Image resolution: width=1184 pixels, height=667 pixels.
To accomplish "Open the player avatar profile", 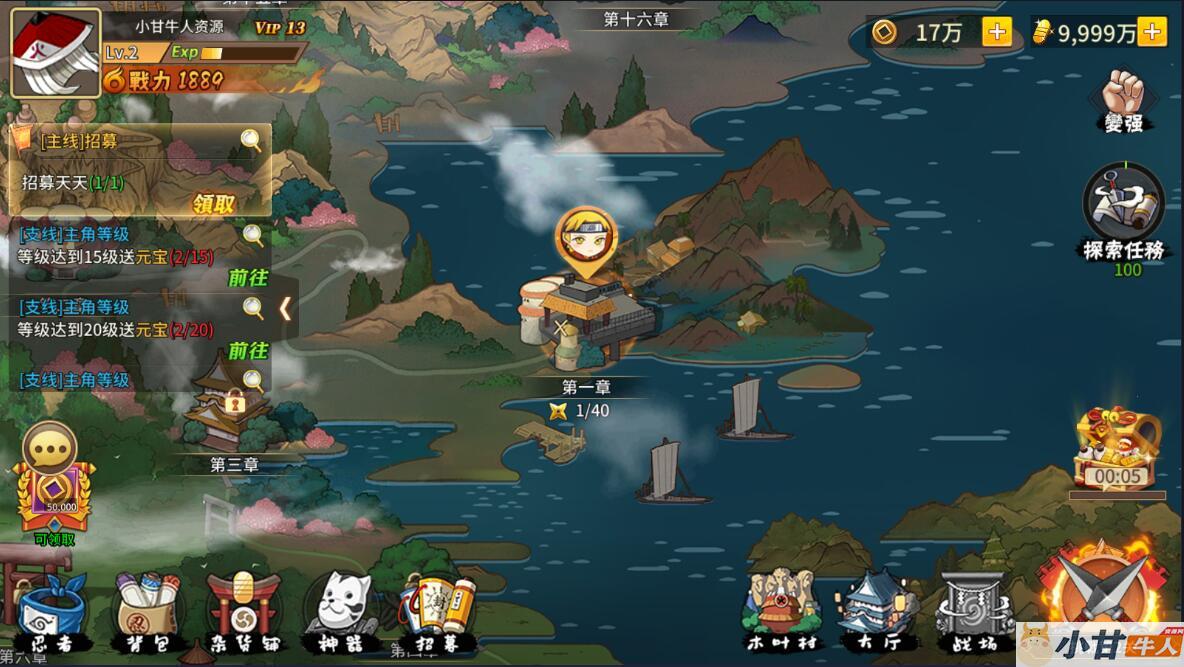I will (x=55, y=53).
